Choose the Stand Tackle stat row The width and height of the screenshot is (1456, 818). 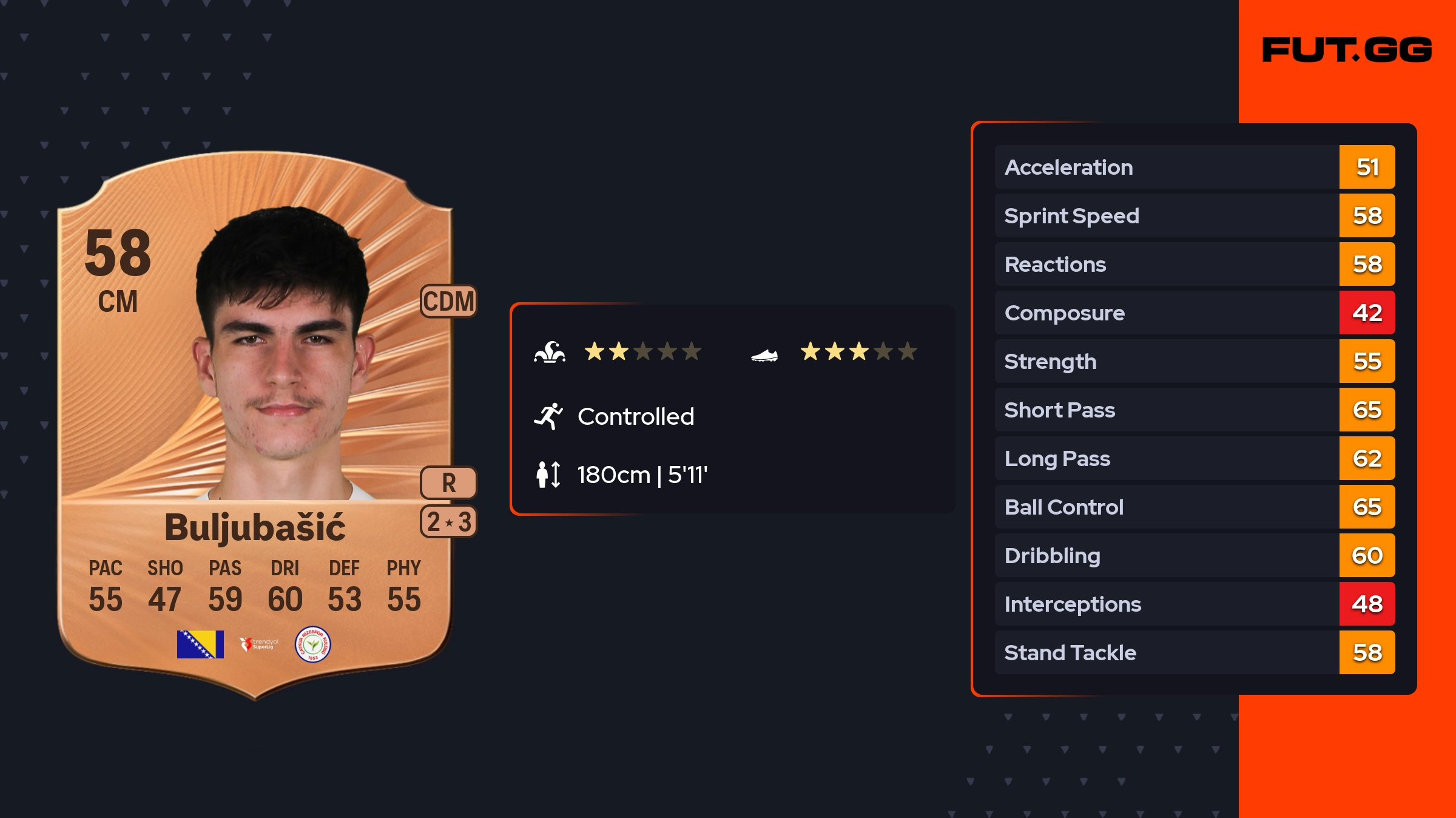click(1194, 652)
